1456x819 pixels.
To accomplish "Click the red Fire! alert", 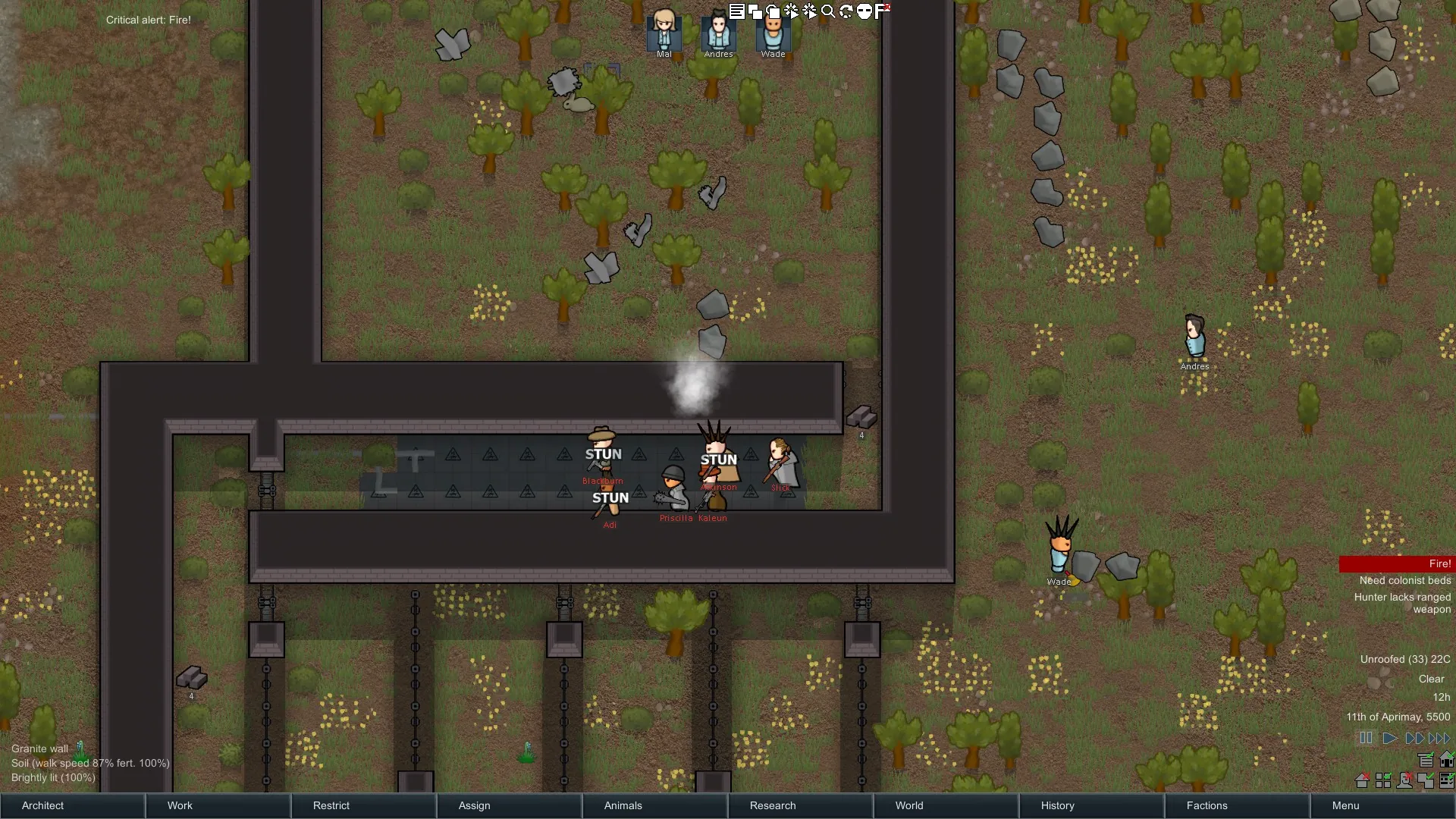I will (1397, 564).
